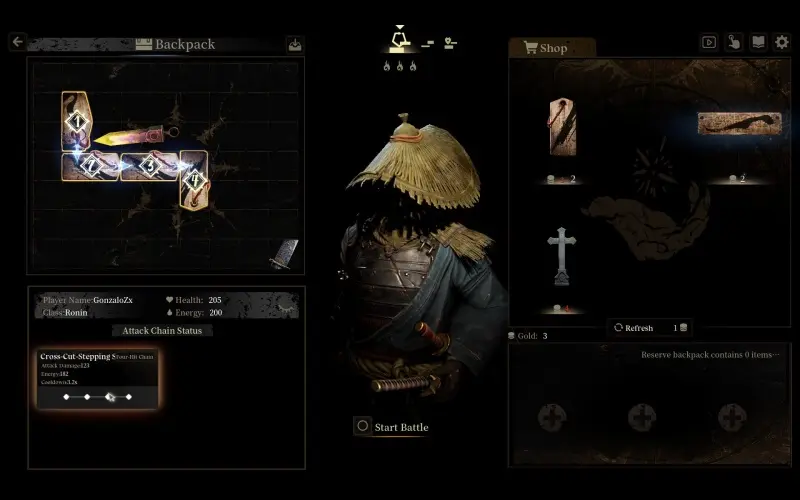Open the book journal icon
800x500 pixels.
coord(758,42)
